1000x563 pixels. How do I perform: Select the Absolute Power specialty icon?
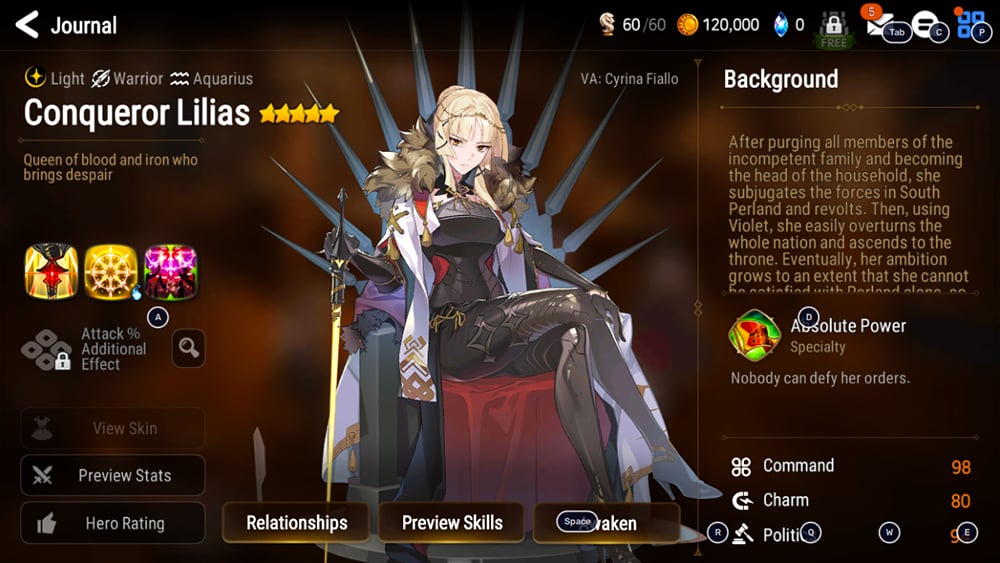(755, 336)
